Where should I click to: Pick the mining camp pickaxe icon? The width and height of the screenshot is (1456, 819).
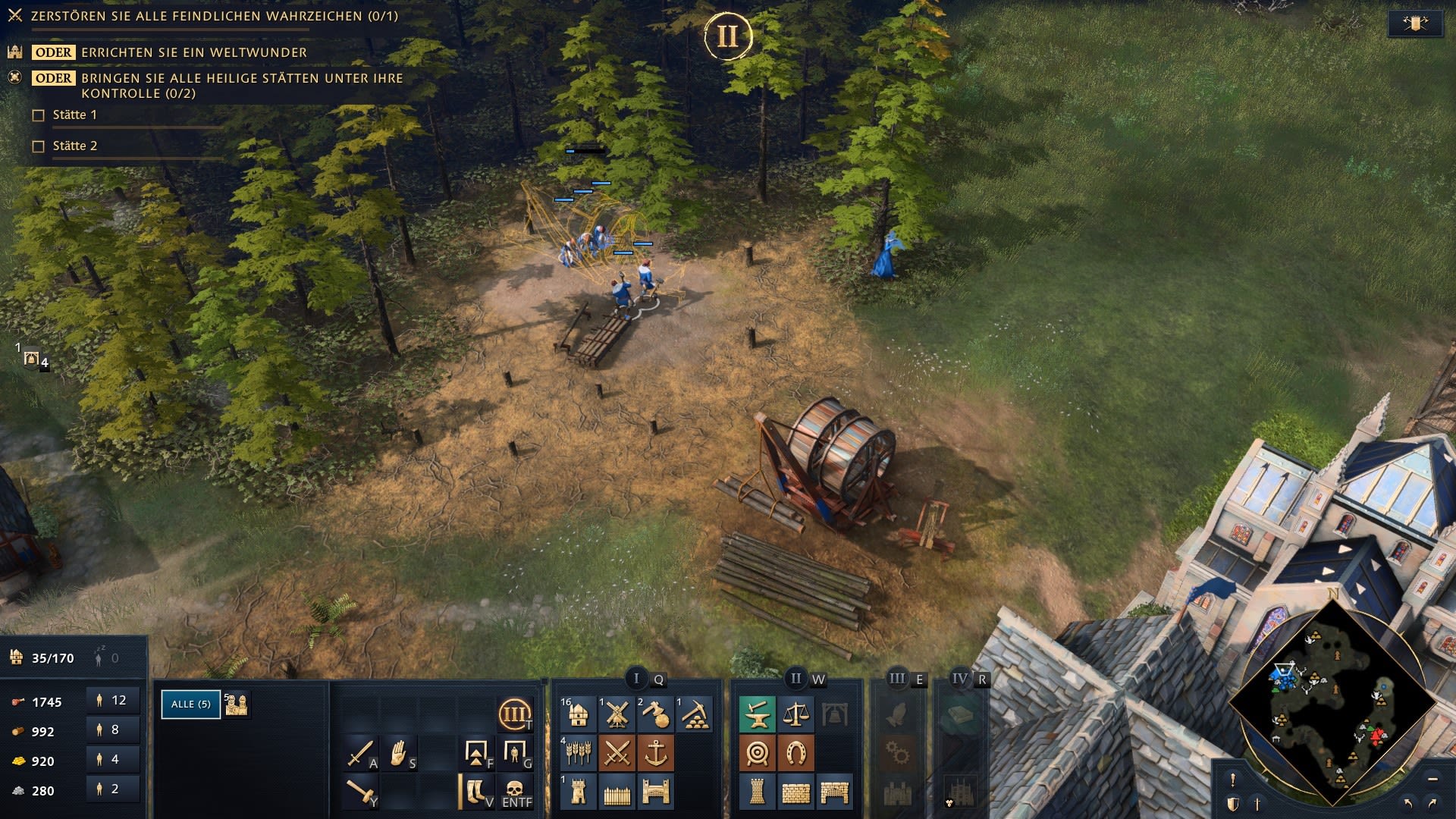tap(694, 714)
